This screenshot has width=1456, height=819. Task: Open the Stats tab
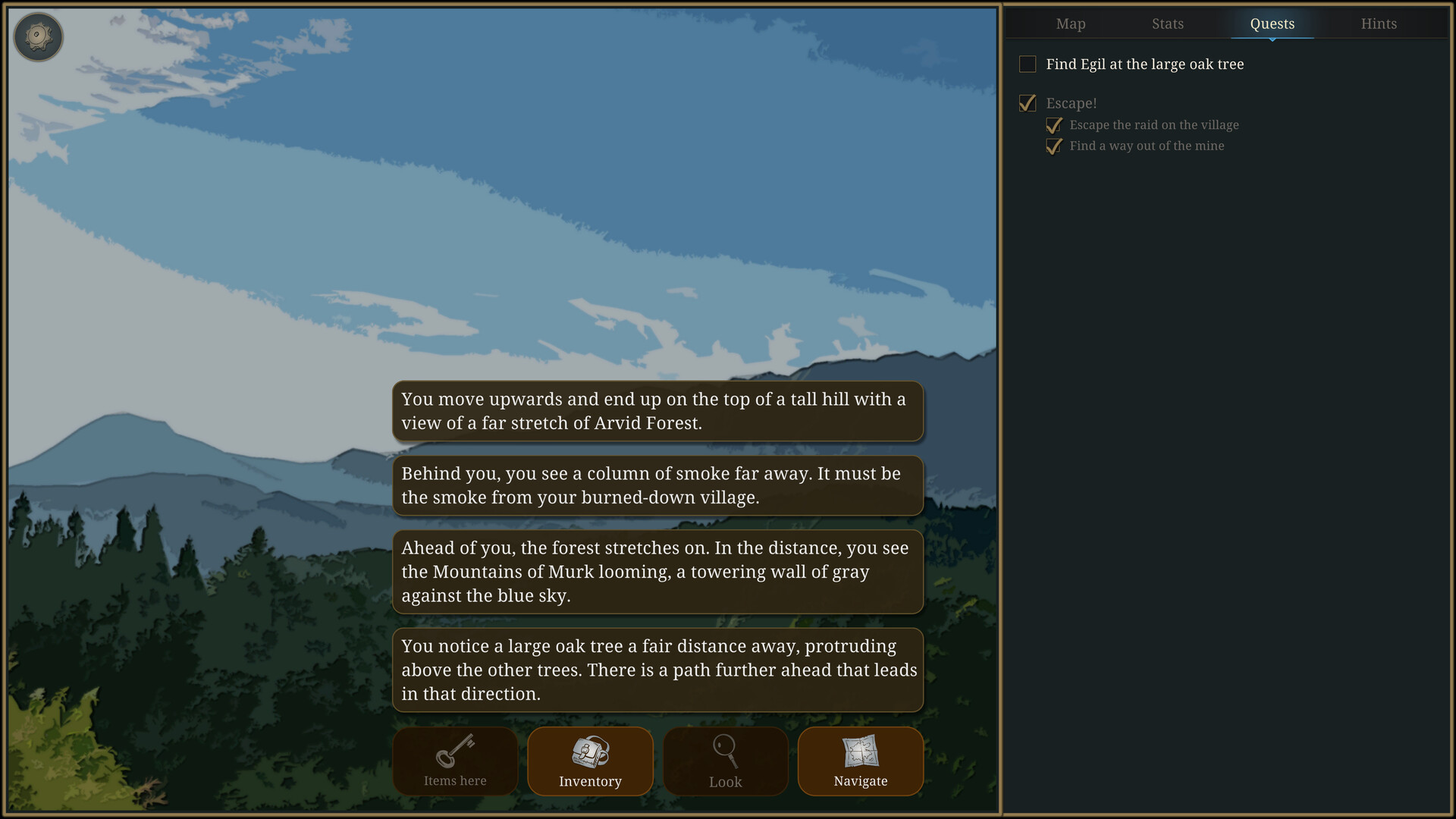pos(1167,24)
